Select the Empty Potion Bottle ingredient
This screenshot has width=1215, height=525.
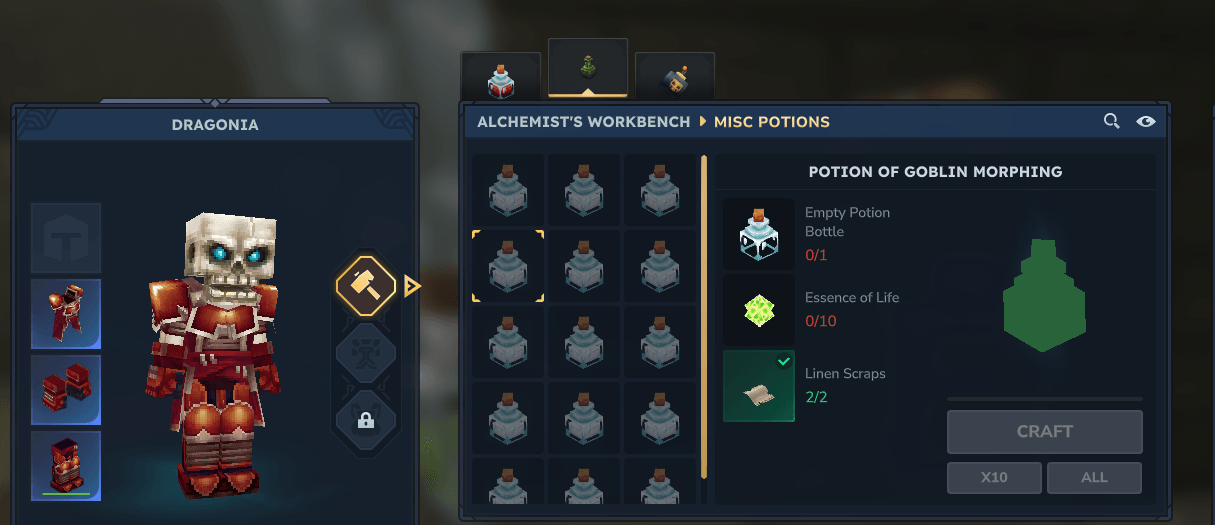(759, 234)
